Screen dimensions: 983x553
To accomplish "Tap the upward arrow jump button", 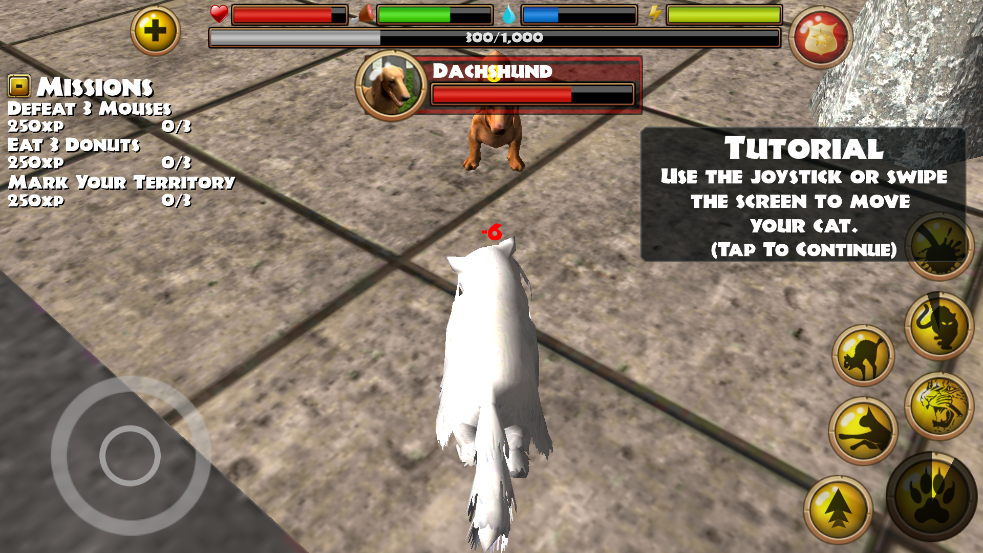I will tap(838, 509).
